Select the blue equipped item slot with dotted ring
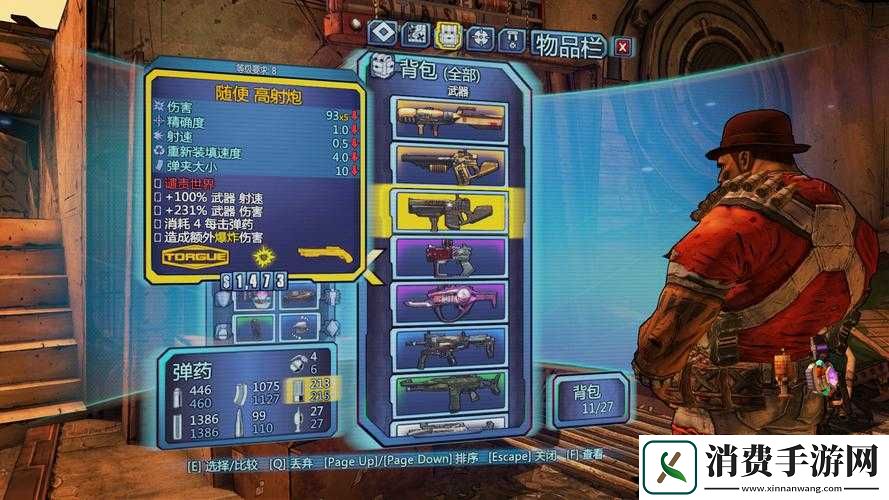Screen dimensions: 889x500 [299, 326]
